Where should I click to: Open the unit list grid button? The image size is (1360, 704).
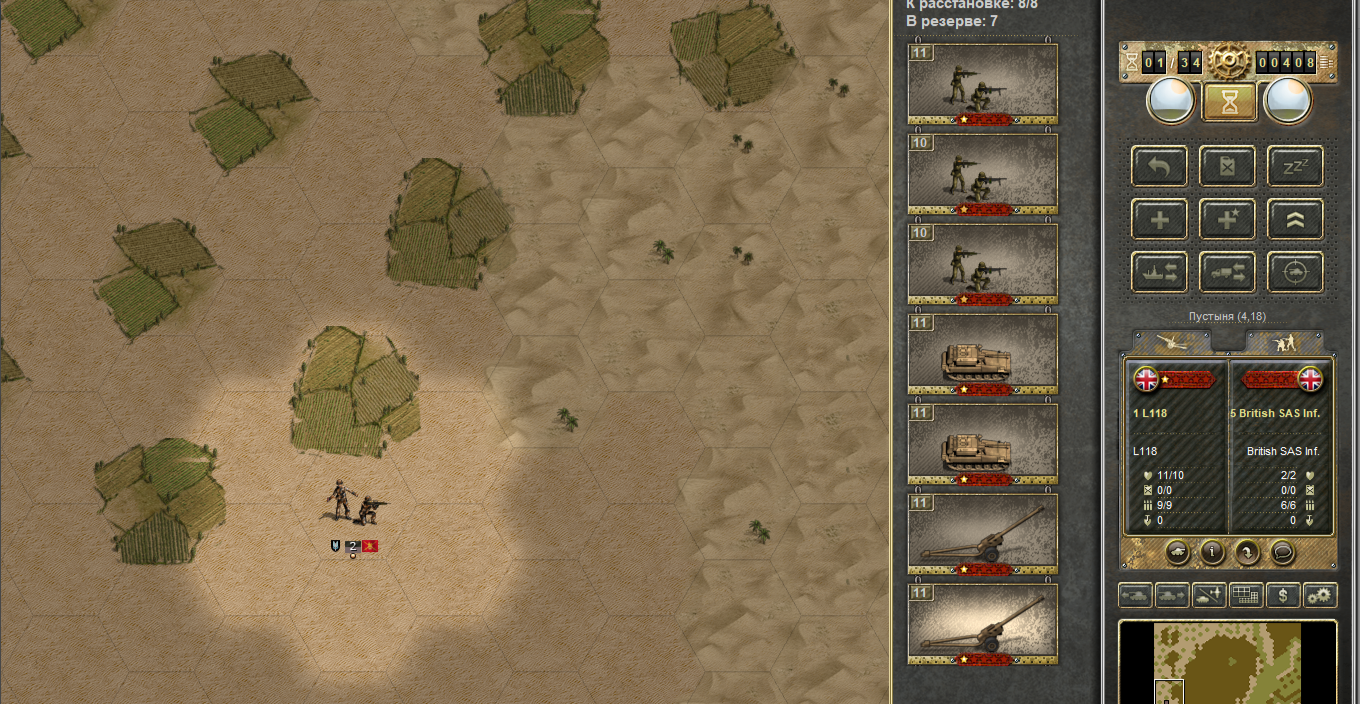point(1246,596)
